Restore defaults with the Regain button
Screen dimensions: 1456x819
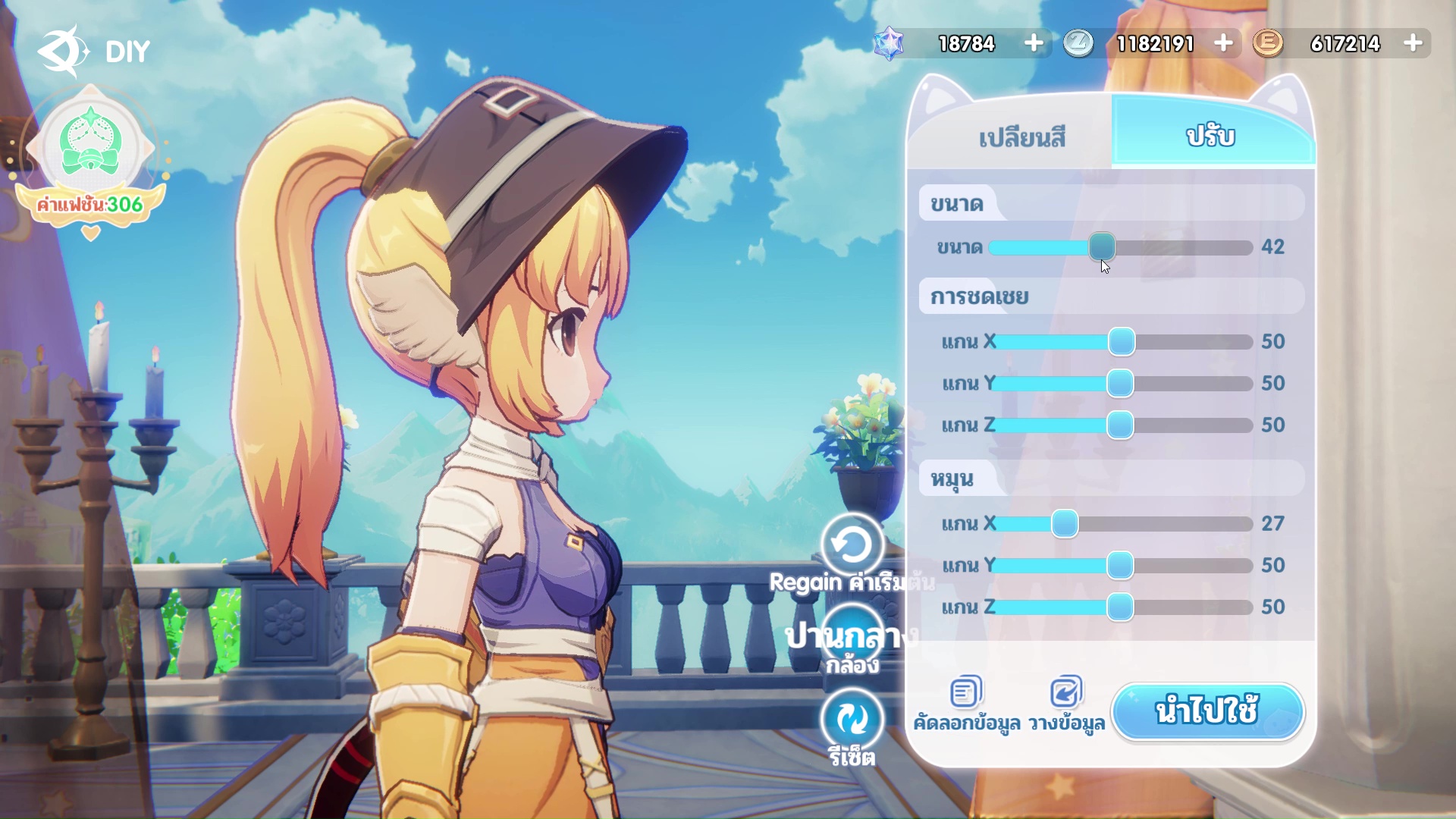[852, 544]
